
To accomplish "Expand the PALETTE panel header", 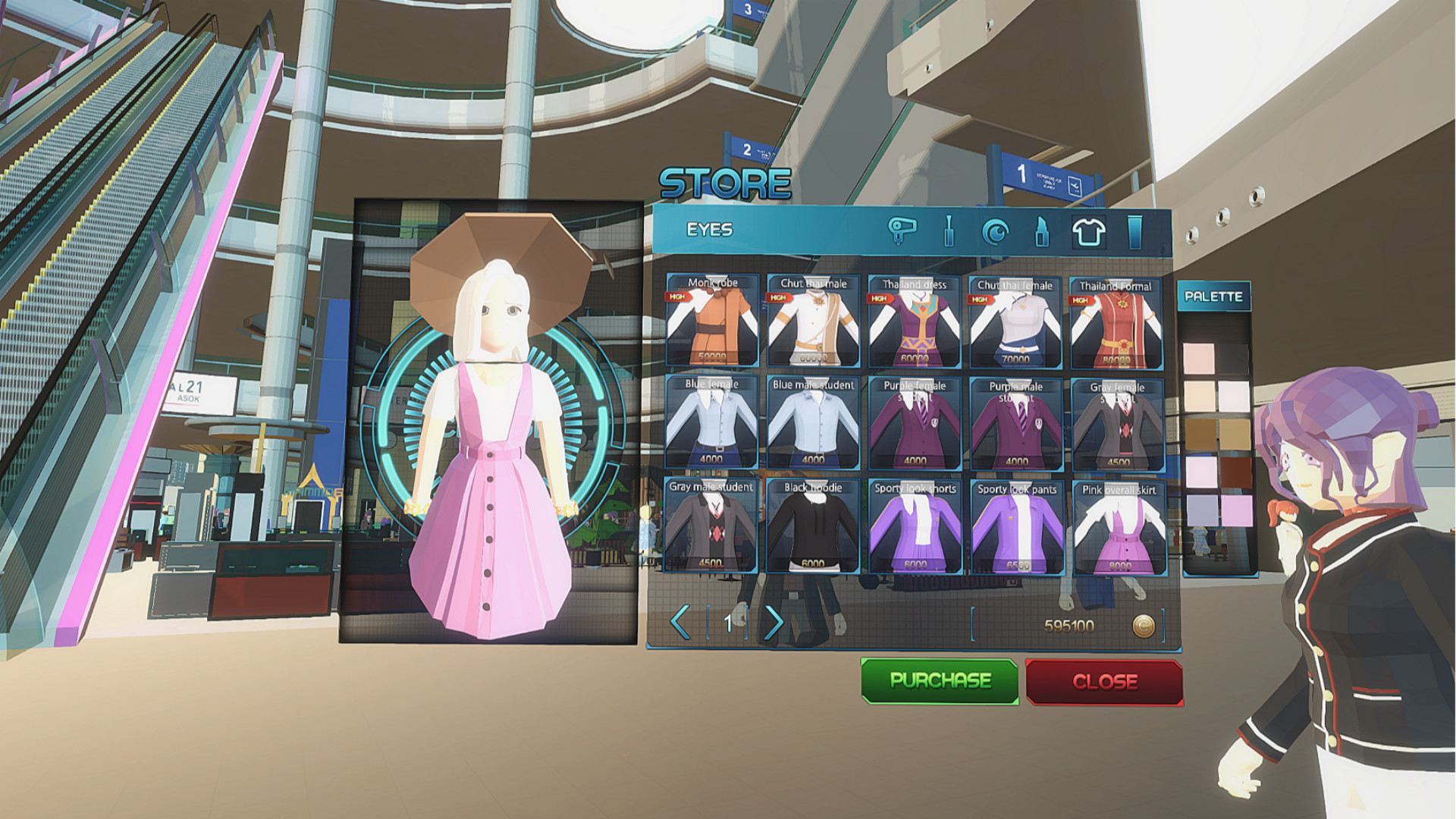I will 1213,297.
